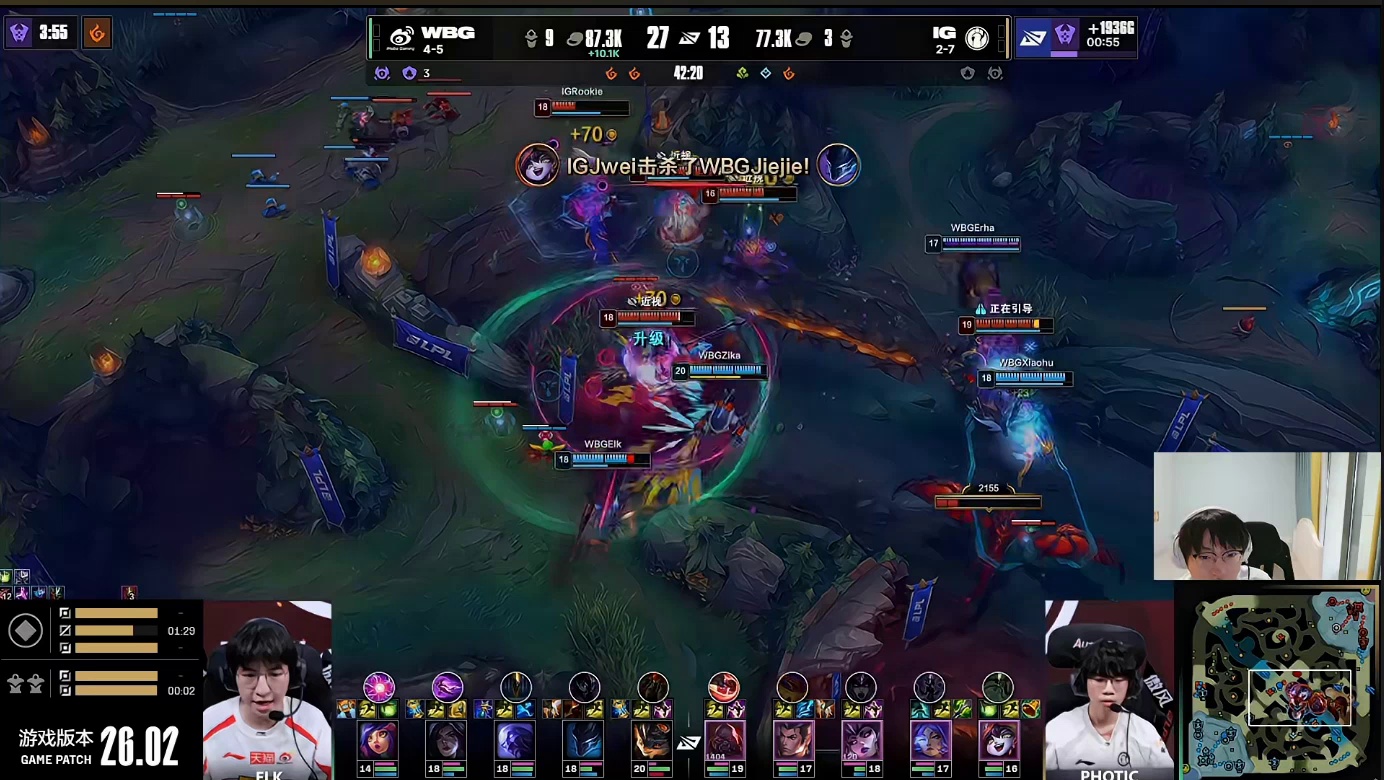
Task: Open the ELK player camera feed
Action: point(267,690)
